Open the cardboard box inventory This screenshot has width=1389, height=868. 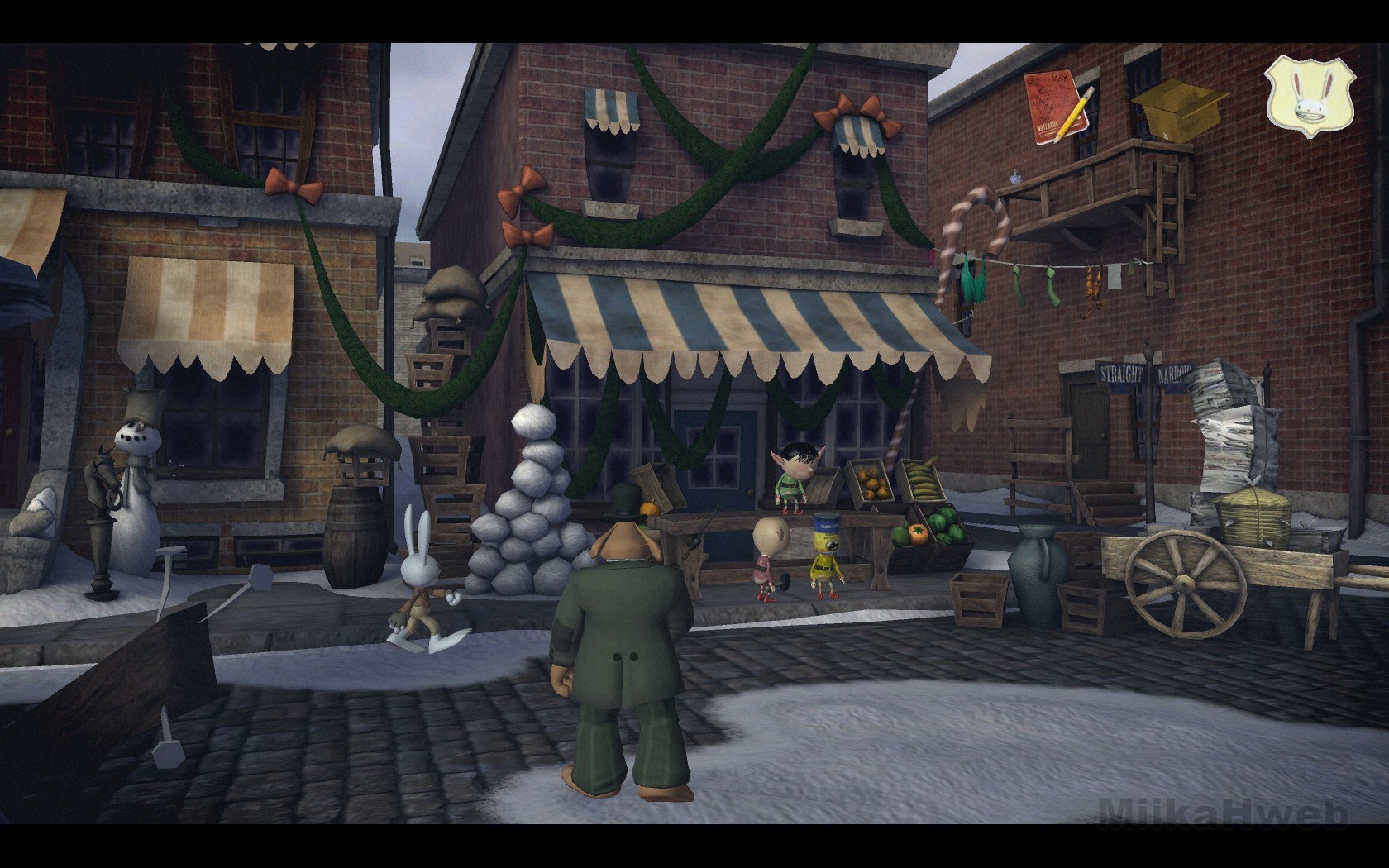1172,108
